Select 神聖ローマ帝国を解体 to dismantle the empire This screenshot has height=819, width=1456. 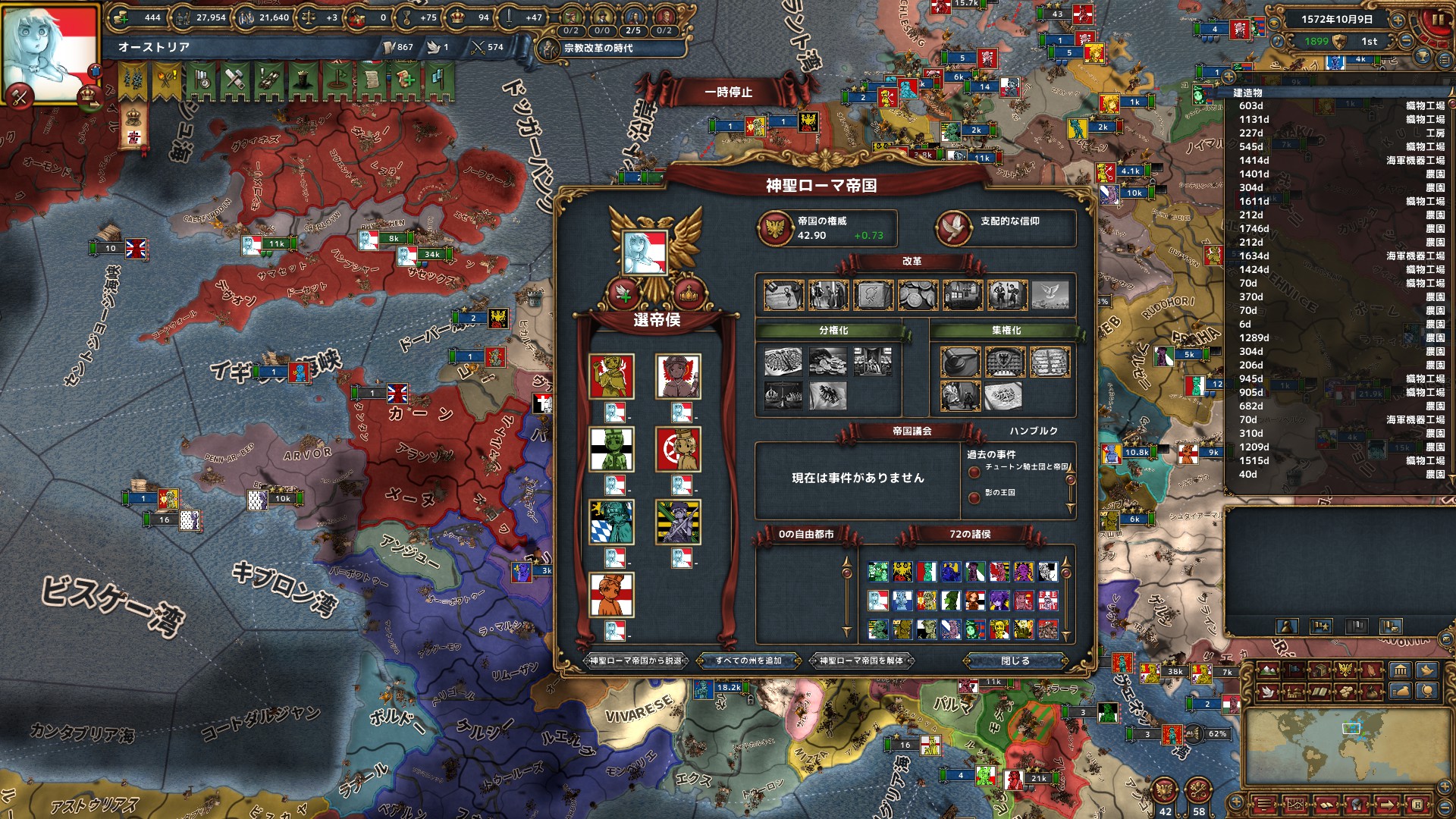coord(861,661)
